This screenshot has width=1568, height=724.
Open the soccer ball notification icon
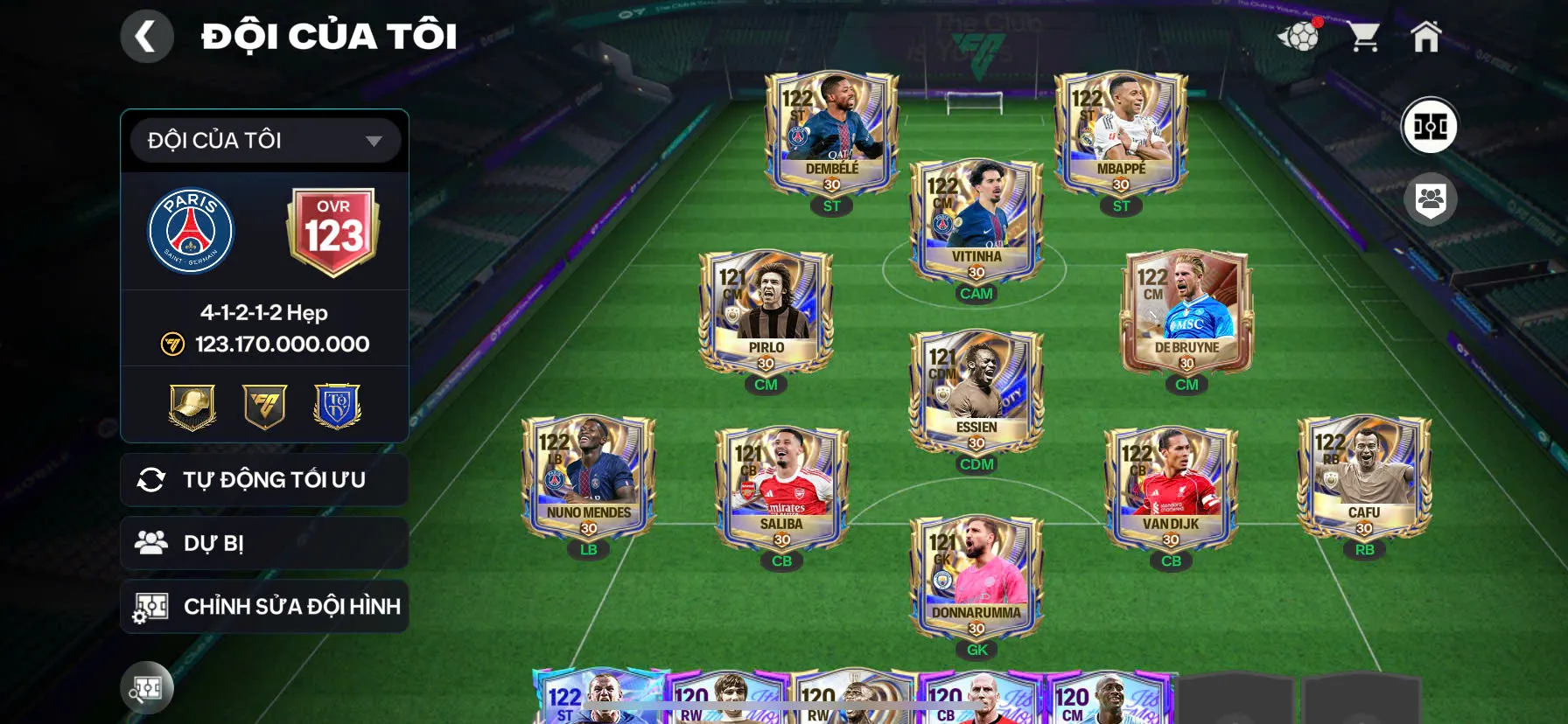1299,37
